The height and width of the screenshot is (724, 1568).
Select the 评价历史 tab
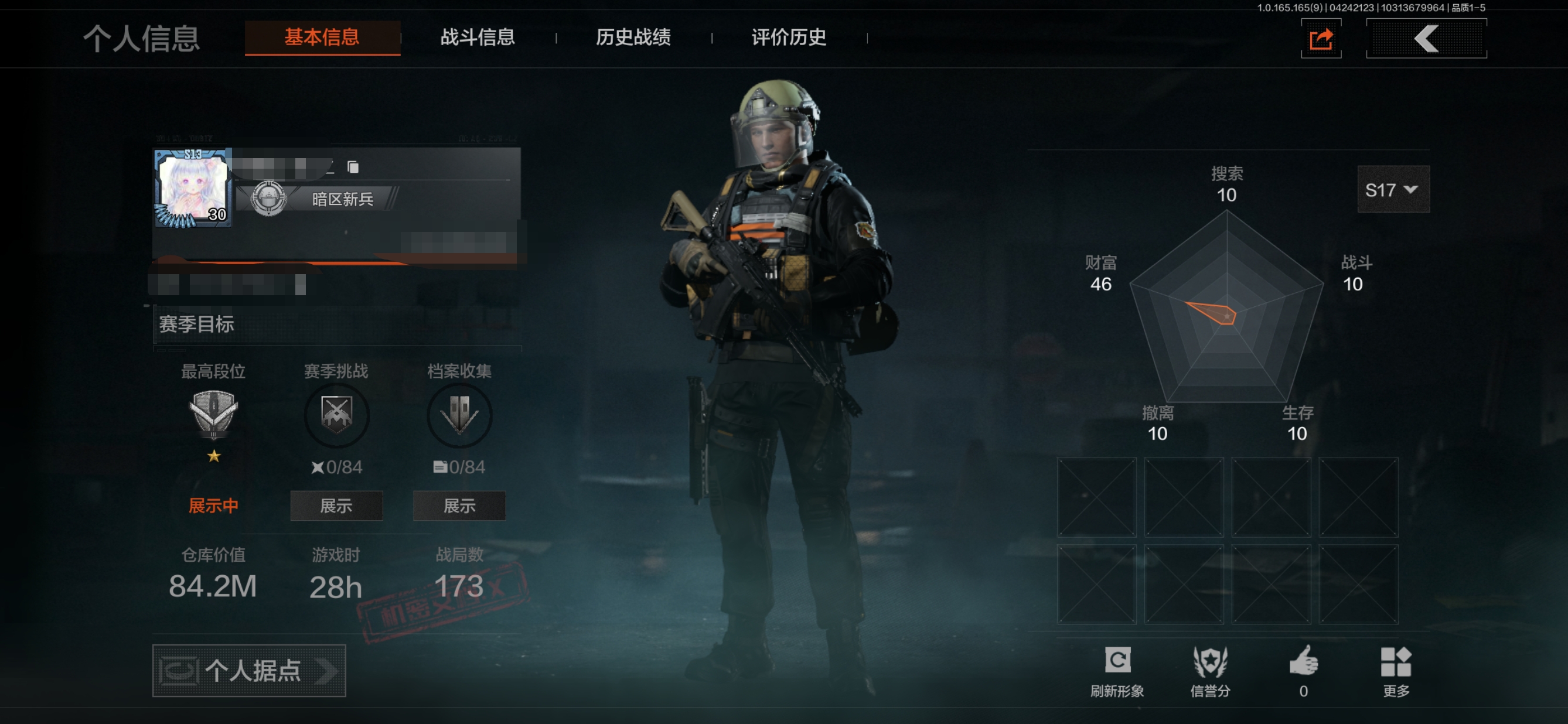click(788, 37)
